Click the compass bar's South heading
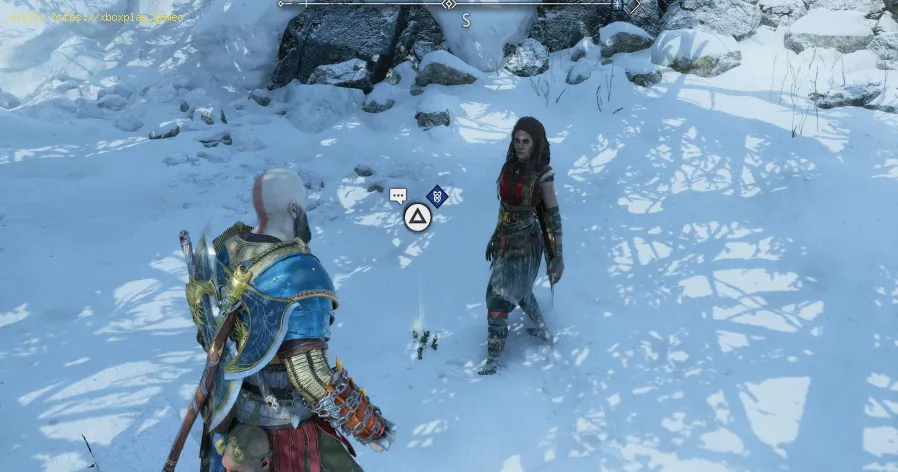The height and width of the screenshot is (472, 898). click(466, 19)
